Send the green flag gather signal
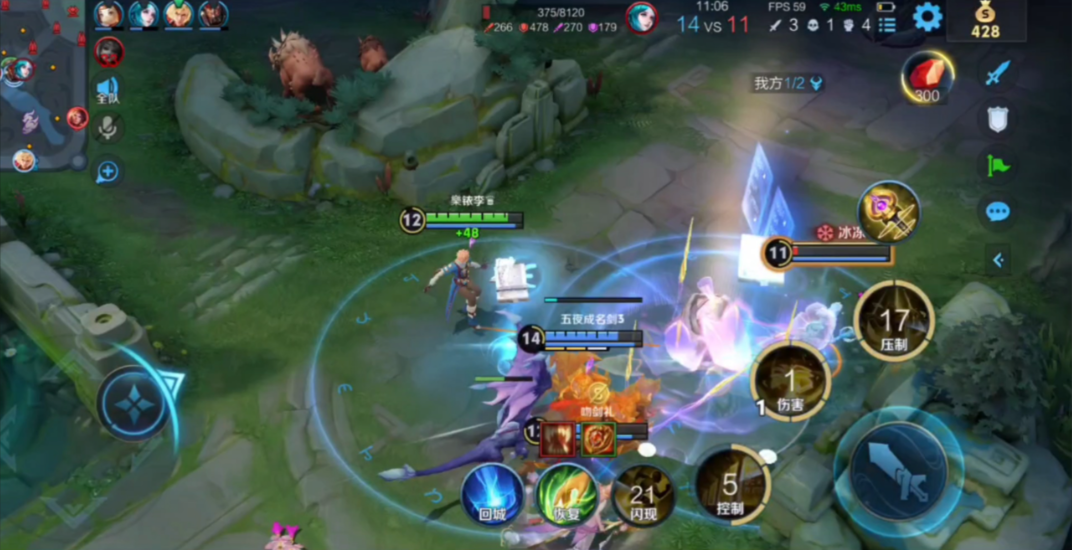Screen dimensions: 1072x550 click(x=997, y=165)
